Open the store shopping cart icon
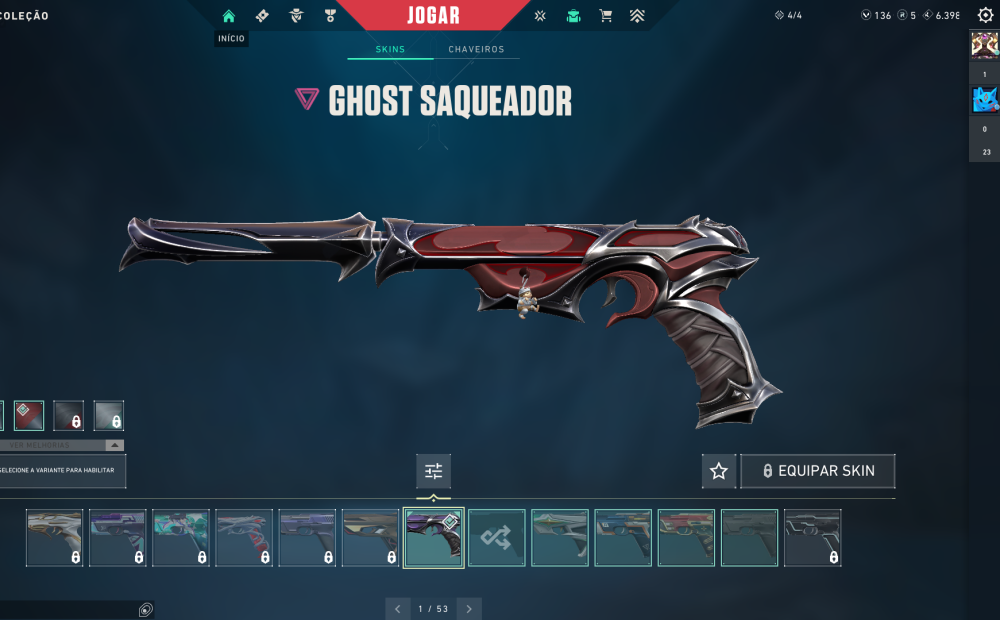Viewport: 1000px width, 620px height. coord(605,16)
